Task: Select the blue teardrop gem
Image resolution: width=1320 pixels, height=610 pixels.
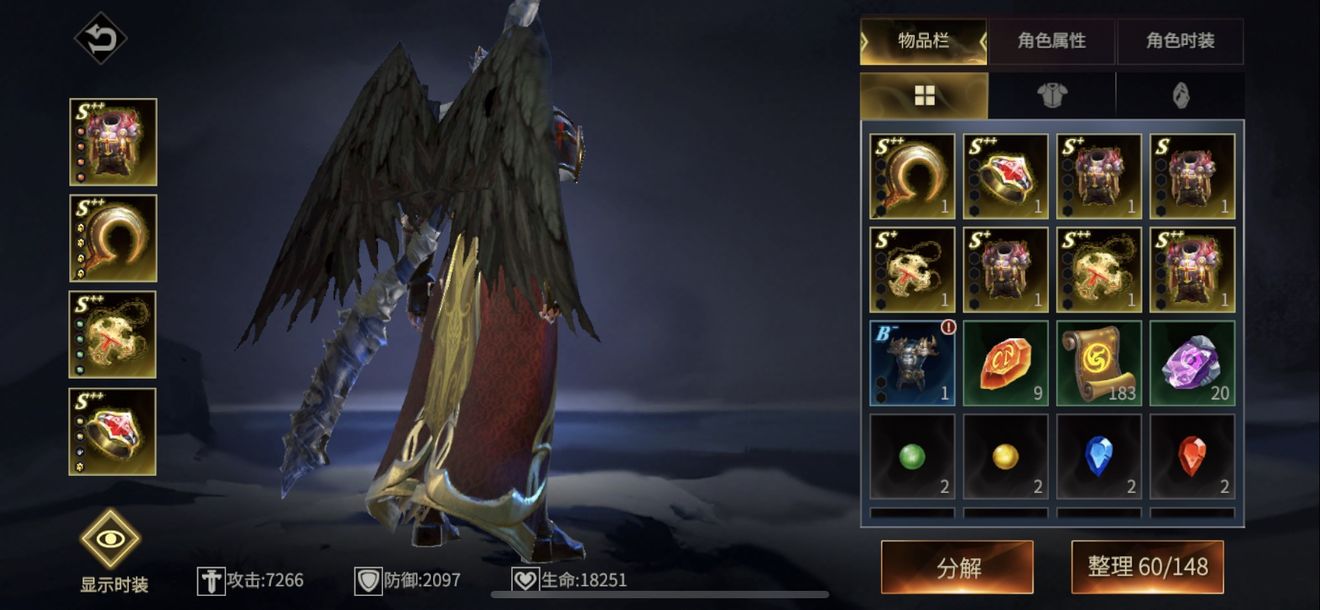Action: 1099,456
